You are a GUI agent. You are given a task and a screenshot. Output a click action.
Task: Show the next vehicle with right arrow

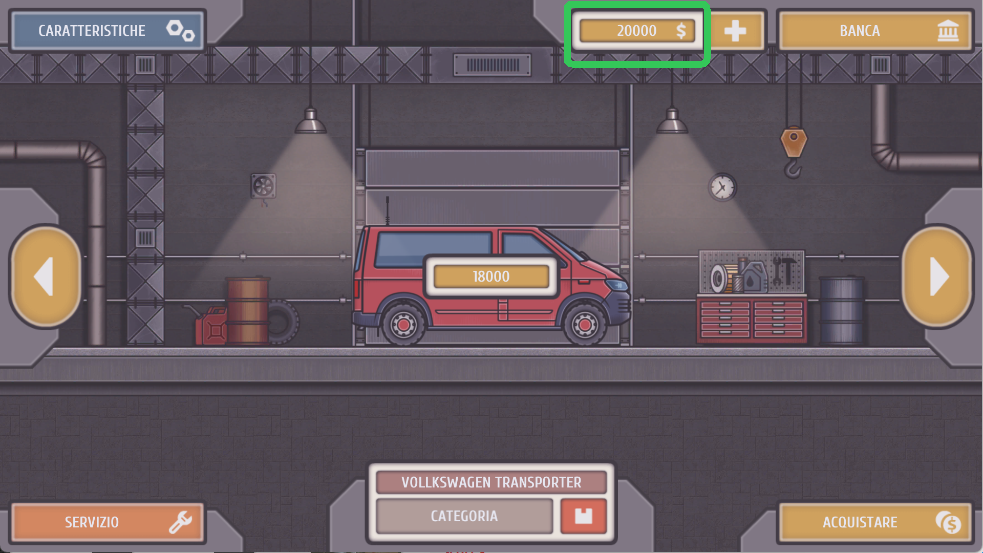(937, 277)
